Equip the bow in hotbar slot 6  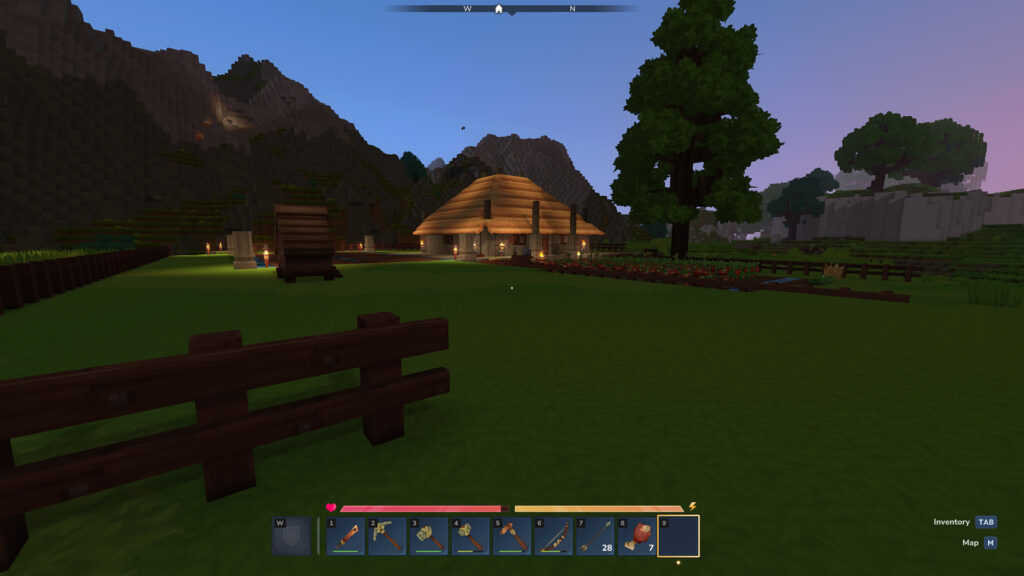coord(553,536)
